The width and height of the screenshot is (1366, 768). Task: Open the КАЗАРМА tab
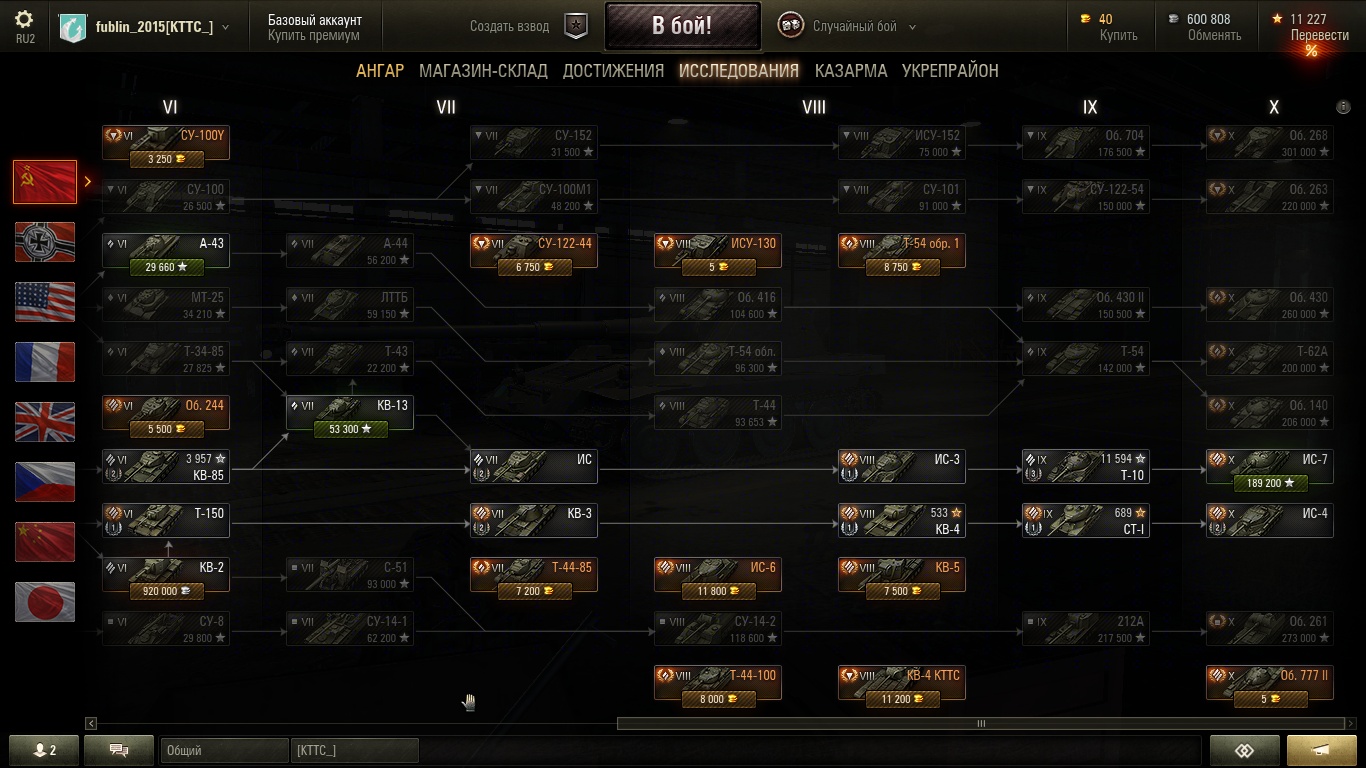click(850, 71)
